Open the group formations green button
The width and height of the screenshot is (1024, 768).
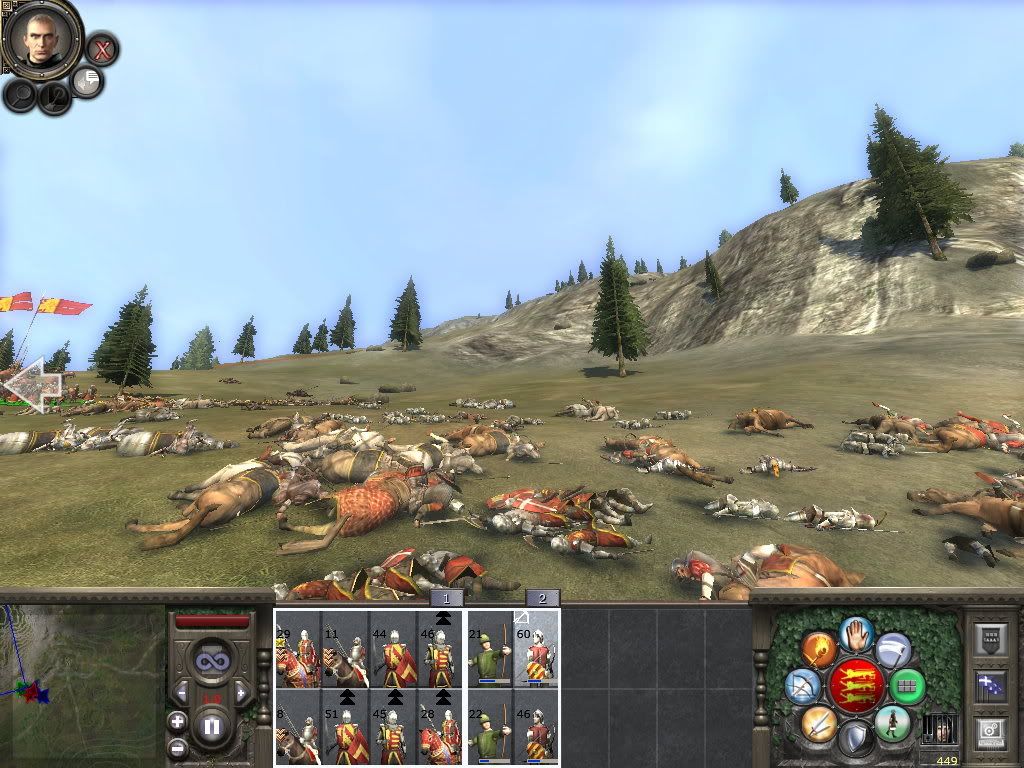[x=909, y=686]
